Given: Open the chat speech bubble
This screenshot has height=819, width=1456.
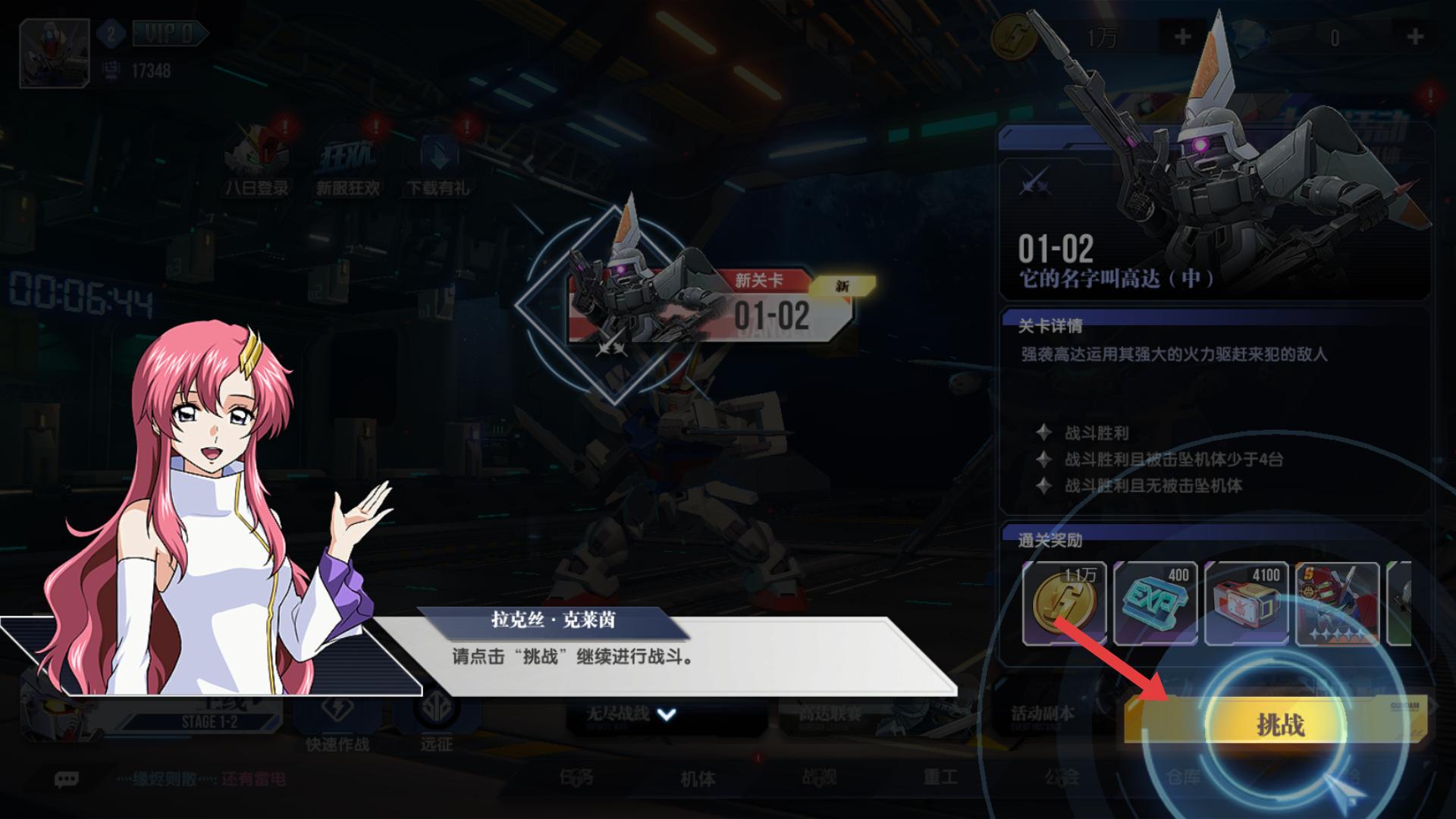Looking at the screenshot, I should pos(67,779).
